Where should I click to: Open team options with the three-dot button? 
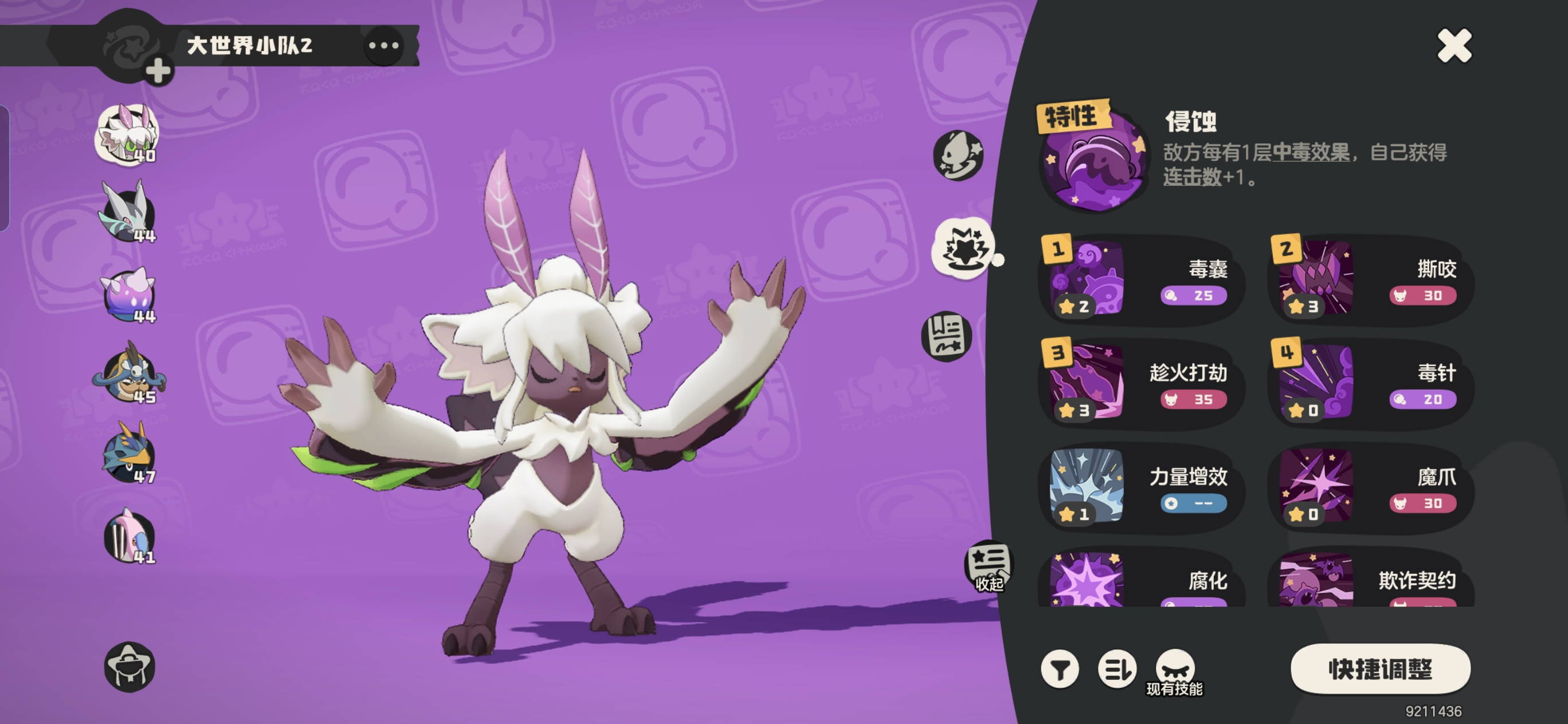(383, 46)
